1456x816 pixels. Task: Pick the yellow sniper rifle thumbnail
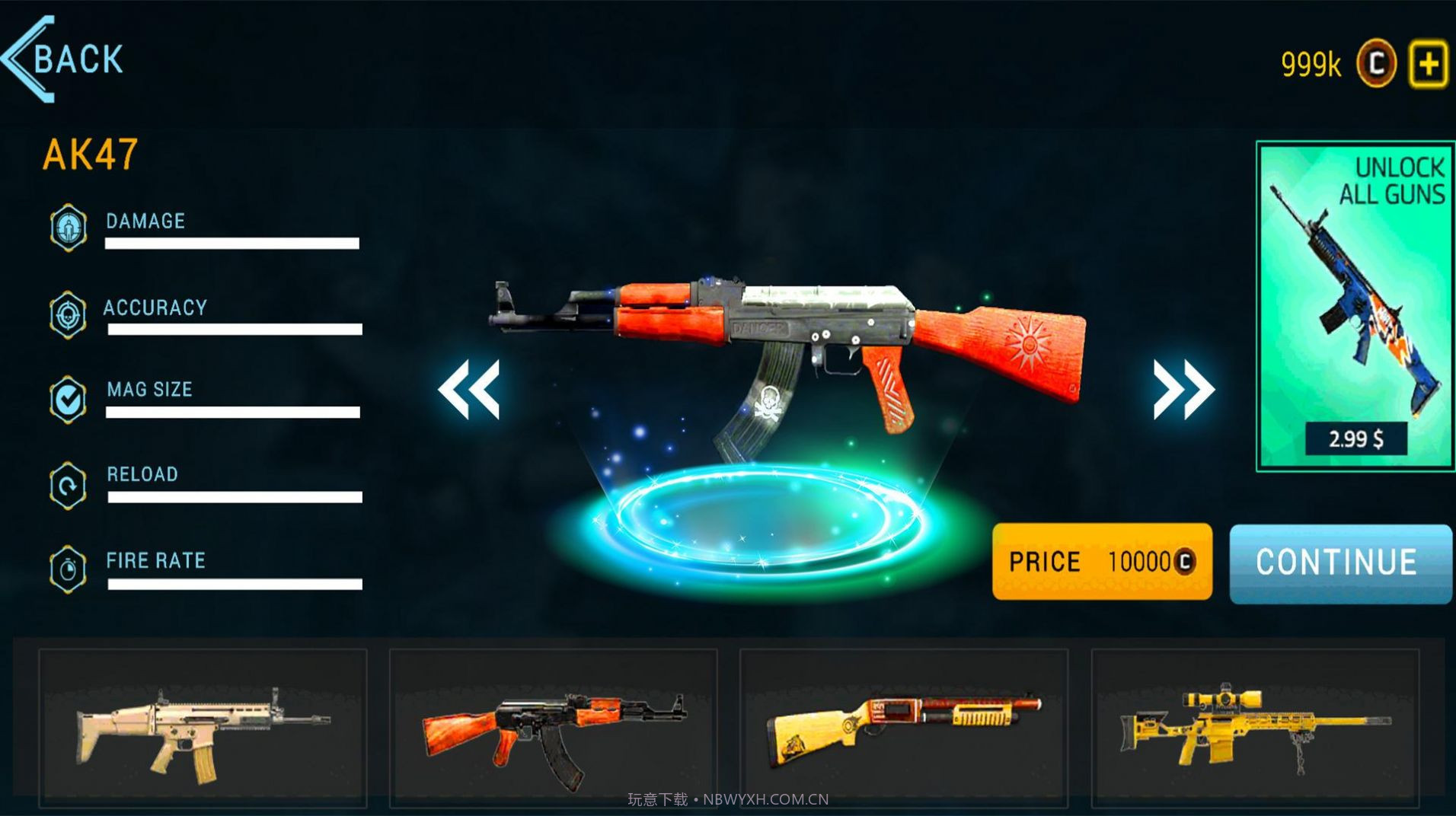pyautogui.click(x=1255, y=728)
